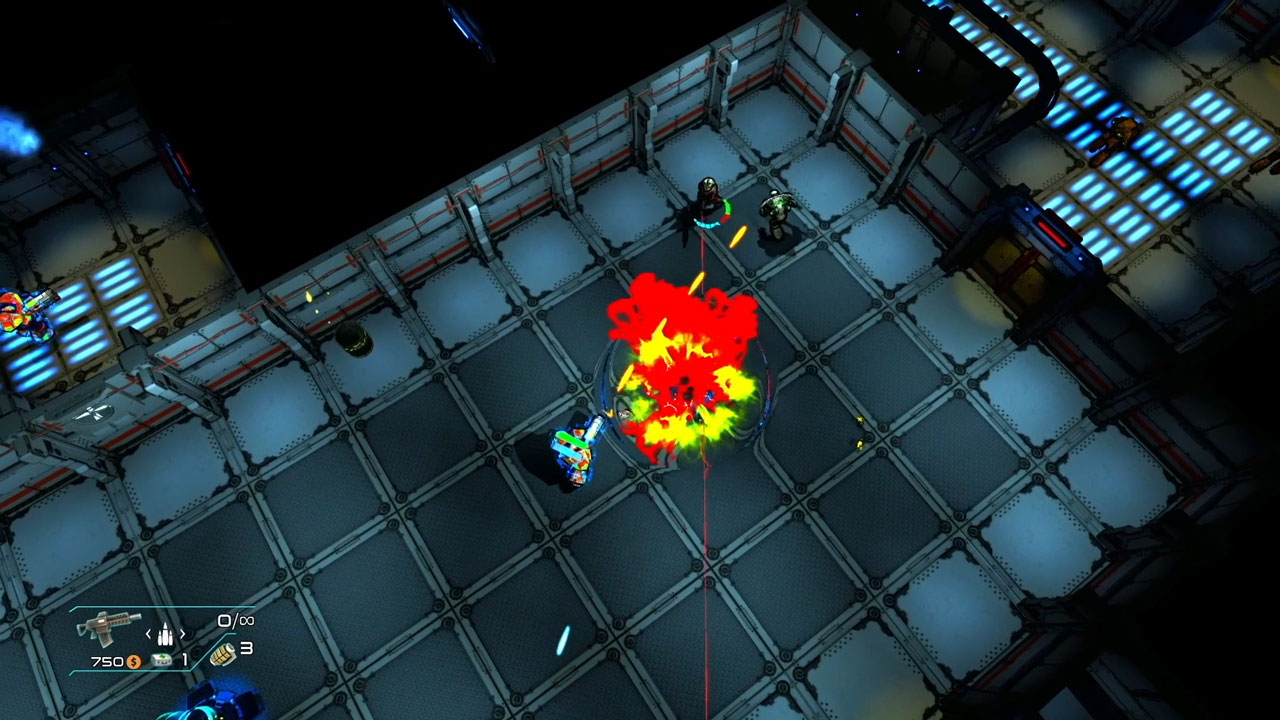The image size is (1280, 720).
Task: Click the HUD weapon ammo selector between the chevrons
Action: [165, 634]
